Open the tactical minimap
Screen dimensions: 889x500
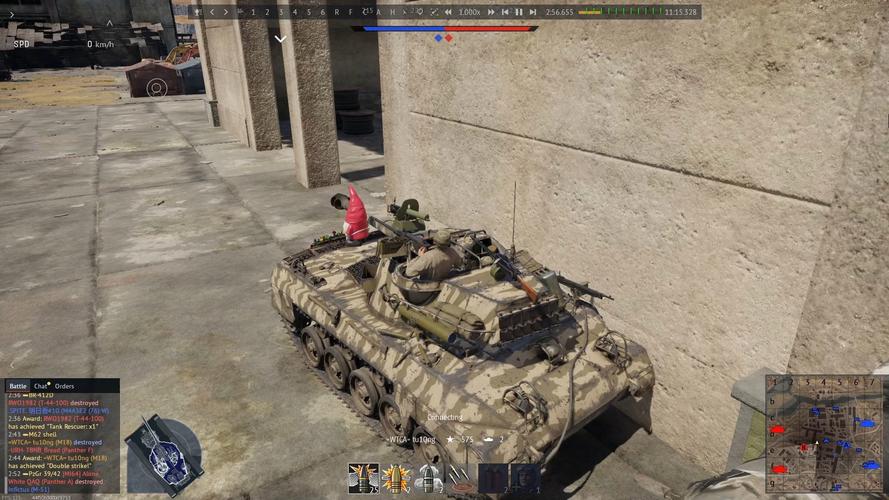825,432
